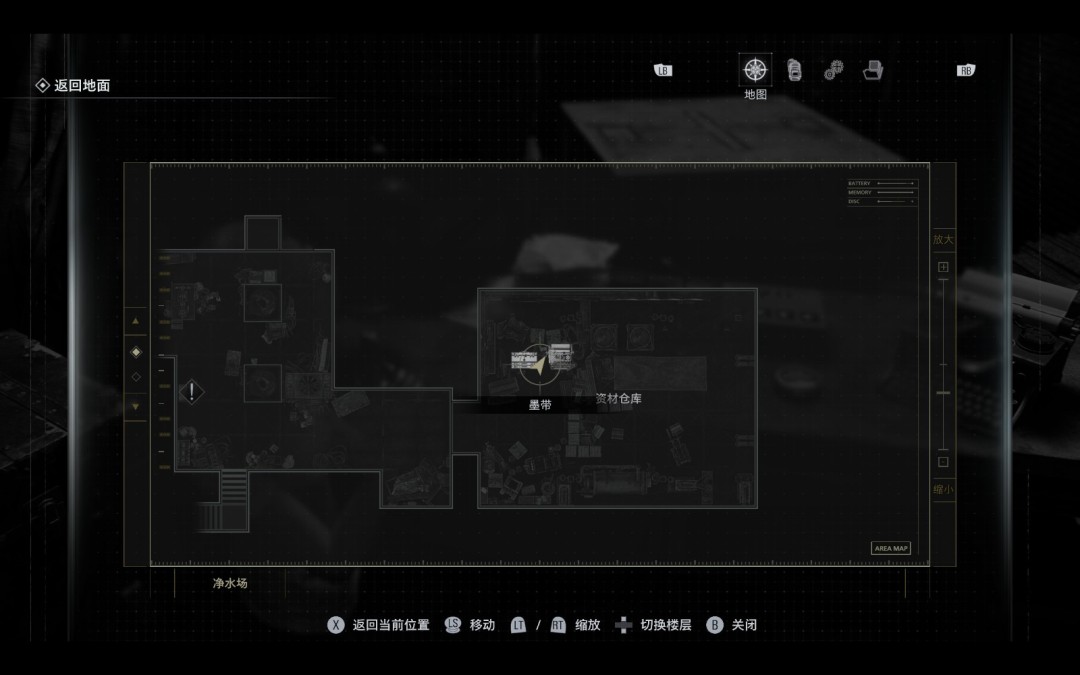This screenshot has width=1080, height=675.
Task: Select the compass map tab
Action: click(x=755, y=70)
